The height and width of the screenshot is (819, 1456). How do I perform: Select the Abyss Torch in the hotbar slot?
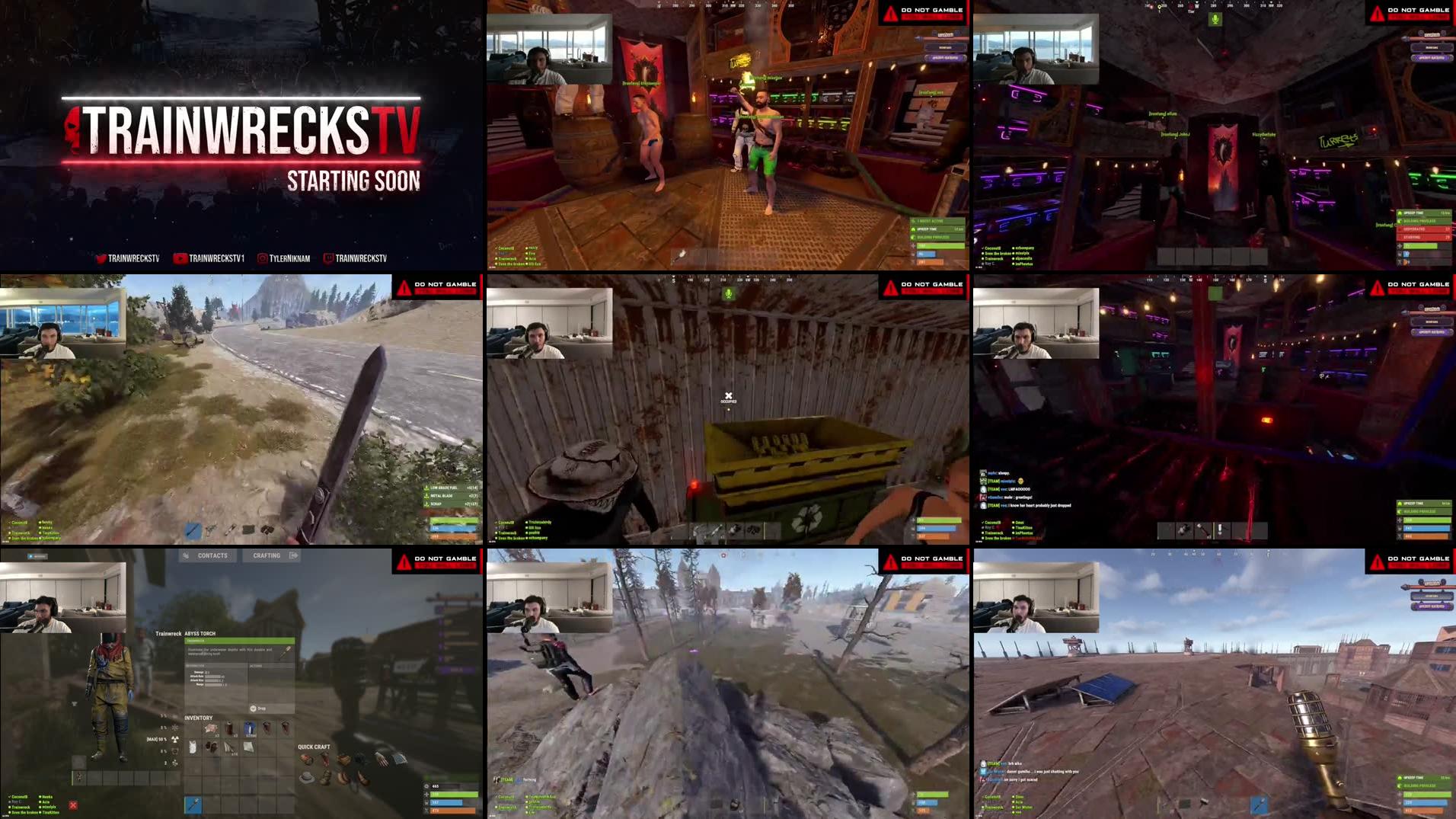193,805
